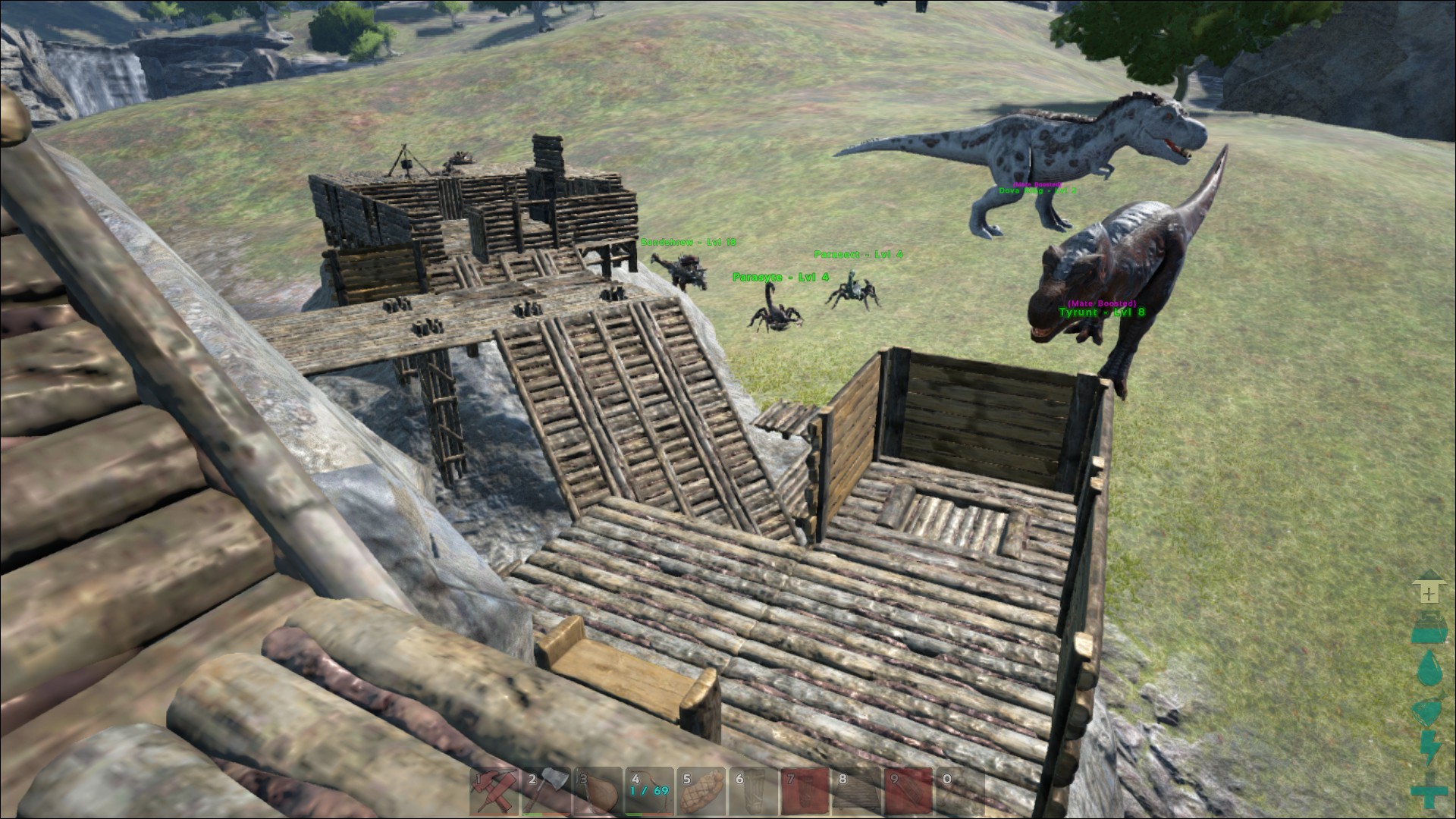Select slot 4 showing 1 / 69

(650, 792)
